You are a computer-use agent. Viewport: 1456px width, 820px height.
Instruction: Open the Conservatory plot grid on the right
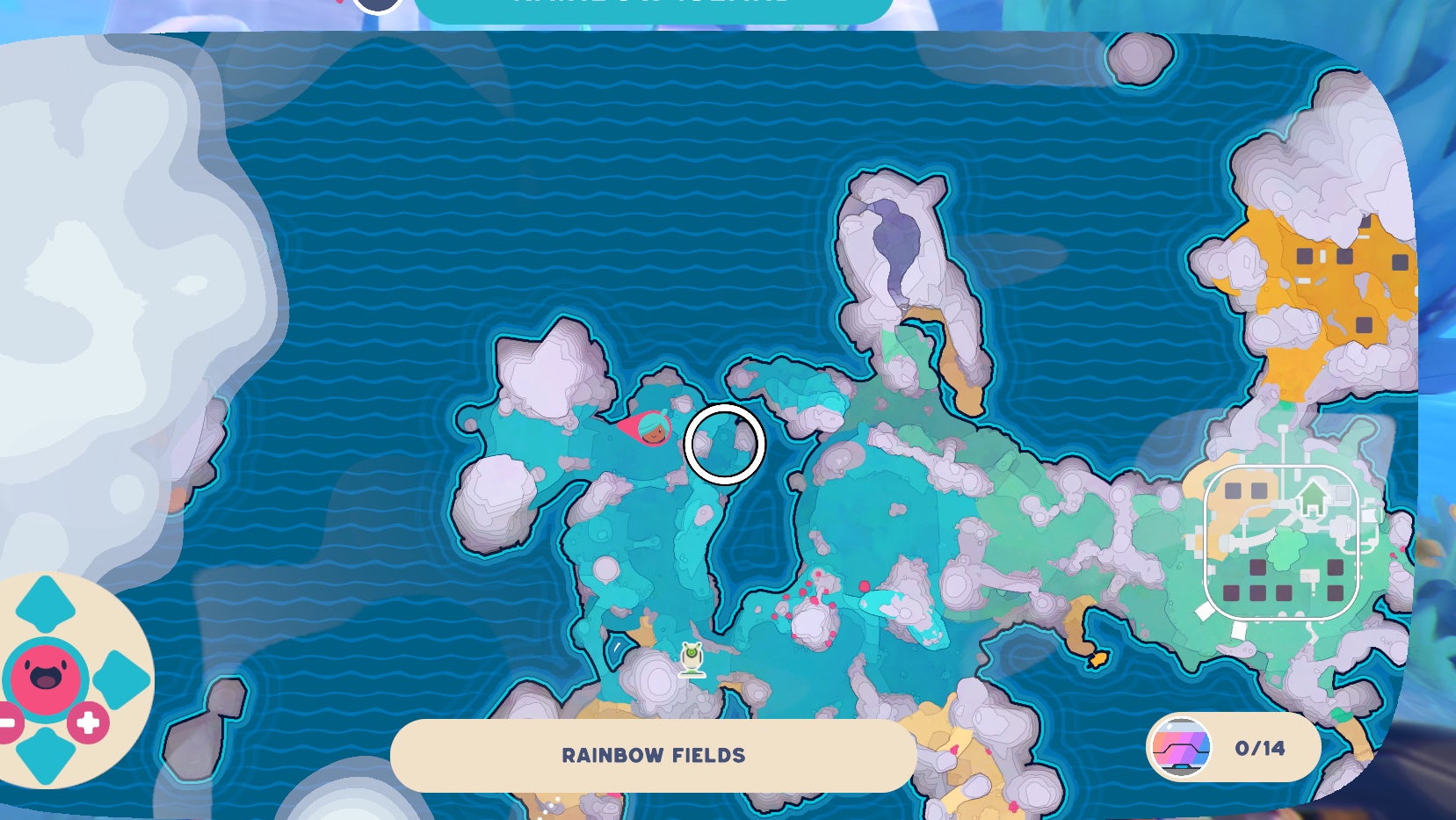click(x=1283, y=545)
